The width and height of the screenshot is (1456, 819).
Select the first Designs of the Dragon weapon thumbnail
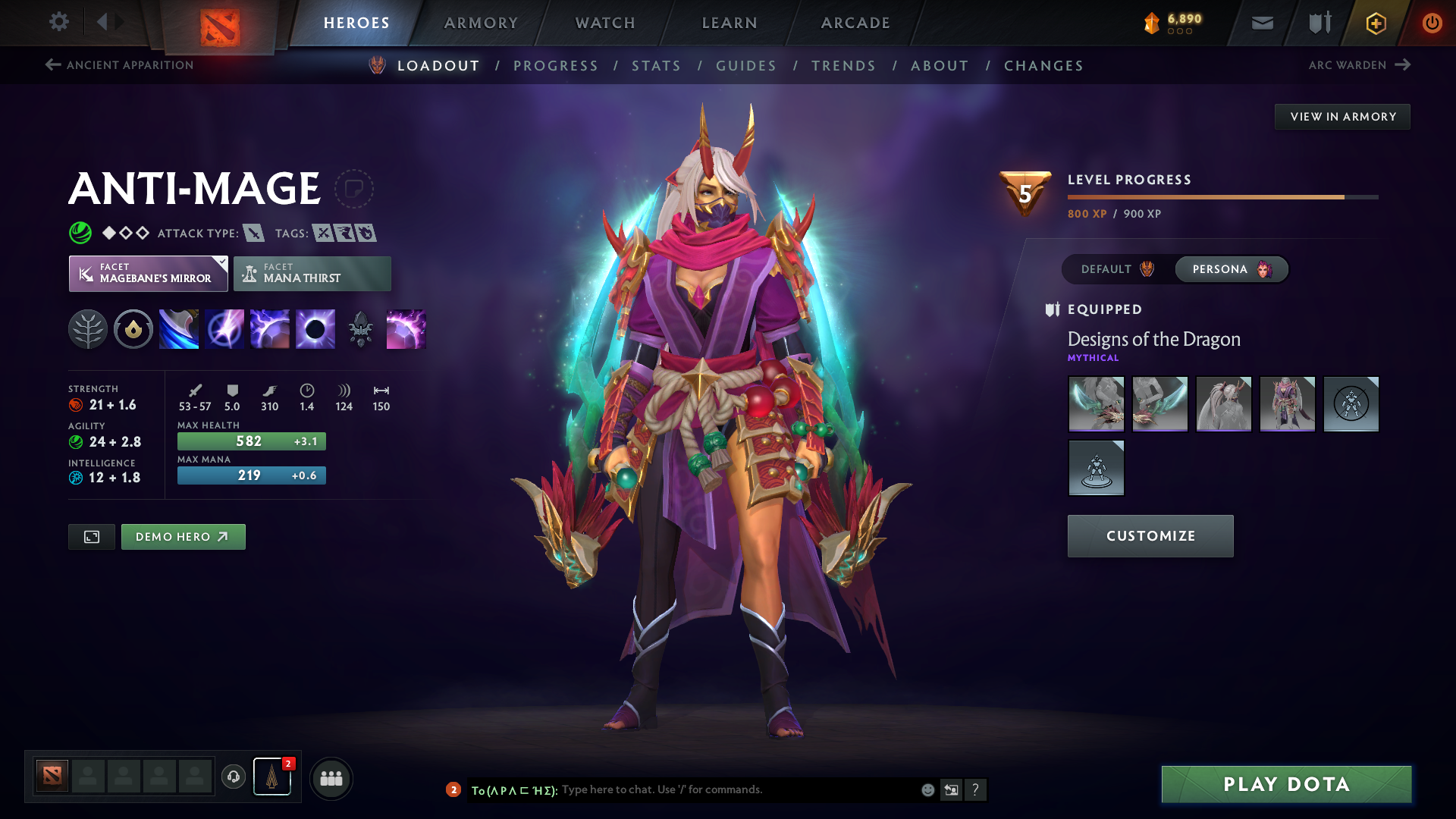click(x=1096, y=404)
